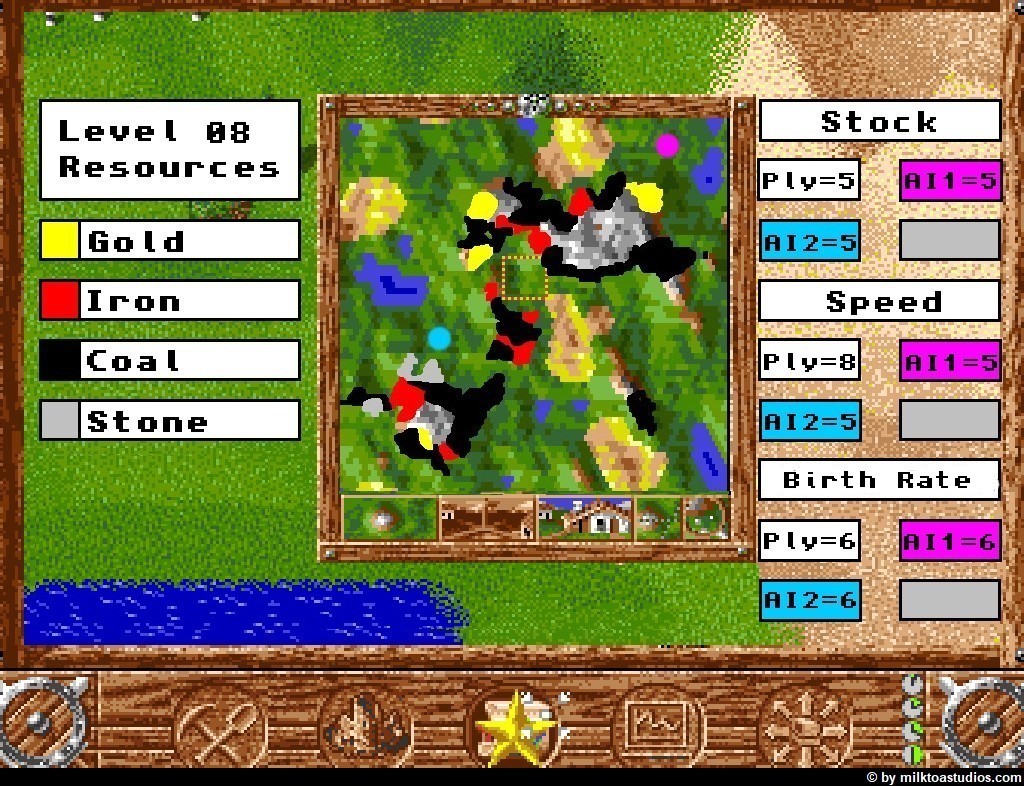Click the wooden floor thumbnail below the minimap
Screen dimensions: 1024x786
click(487, 519)
